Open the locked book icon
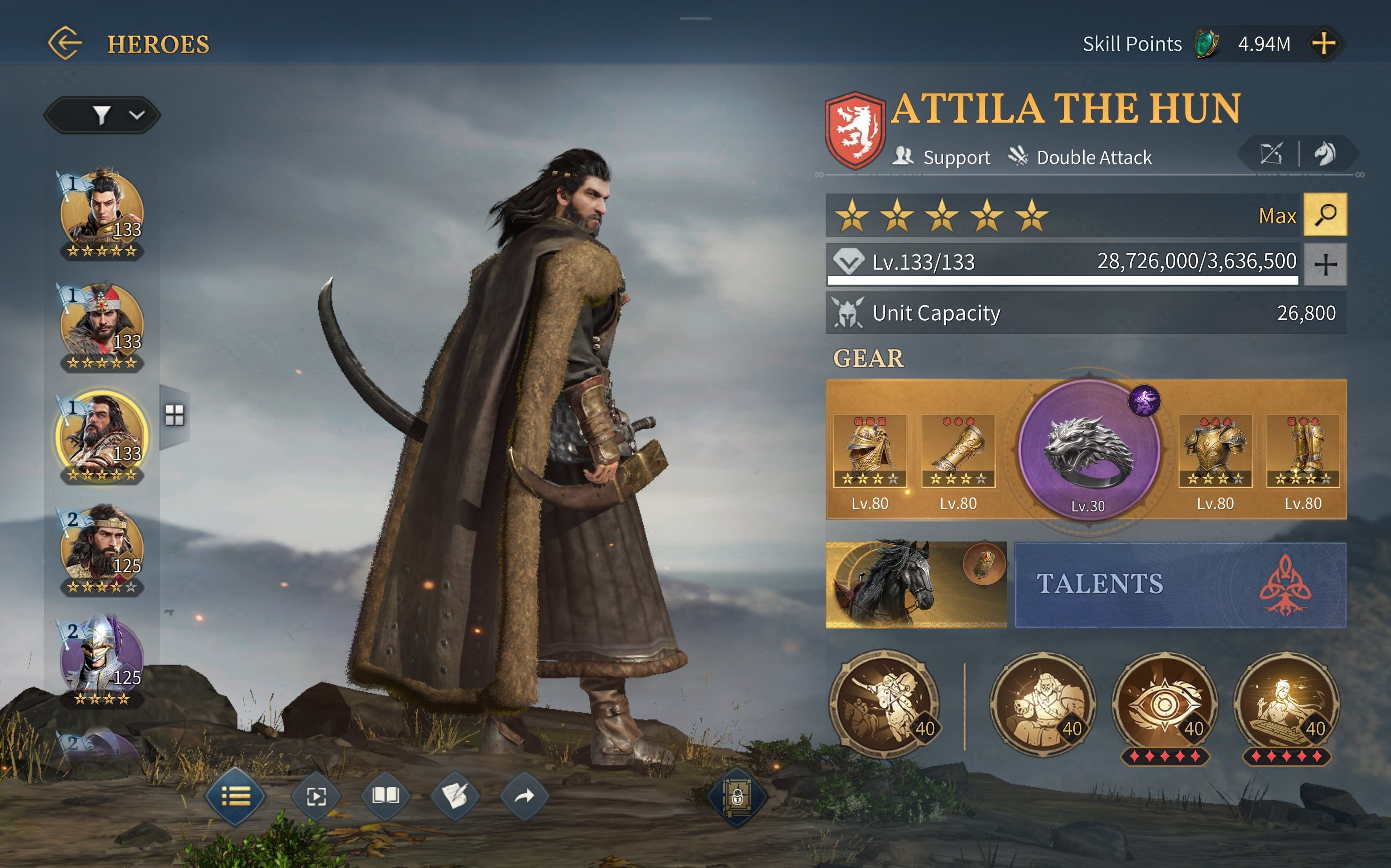The width and height of the screenshot is (1391, 868). point(737,797)
